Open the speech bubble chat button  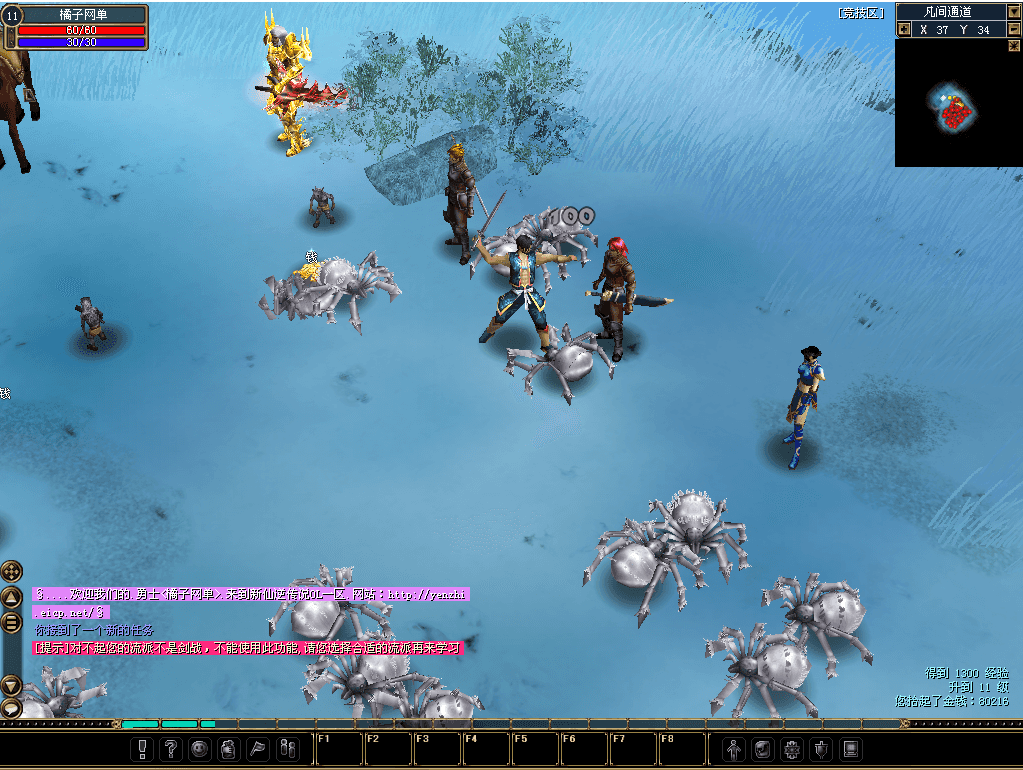click(11, 708)
